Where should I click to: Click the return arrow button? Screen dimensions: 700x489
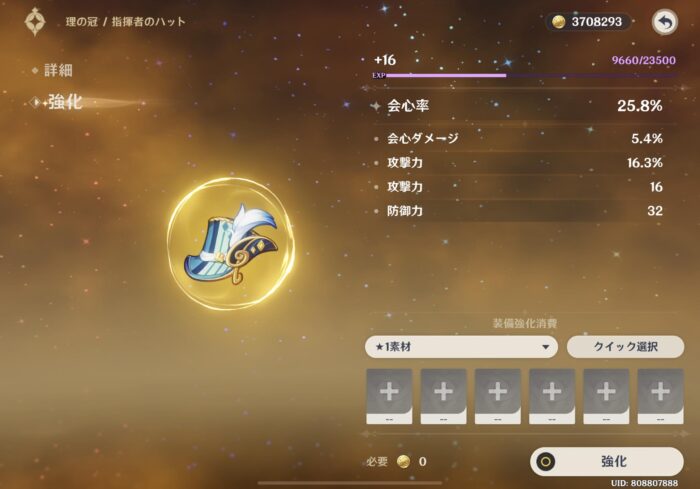point(664,21)
